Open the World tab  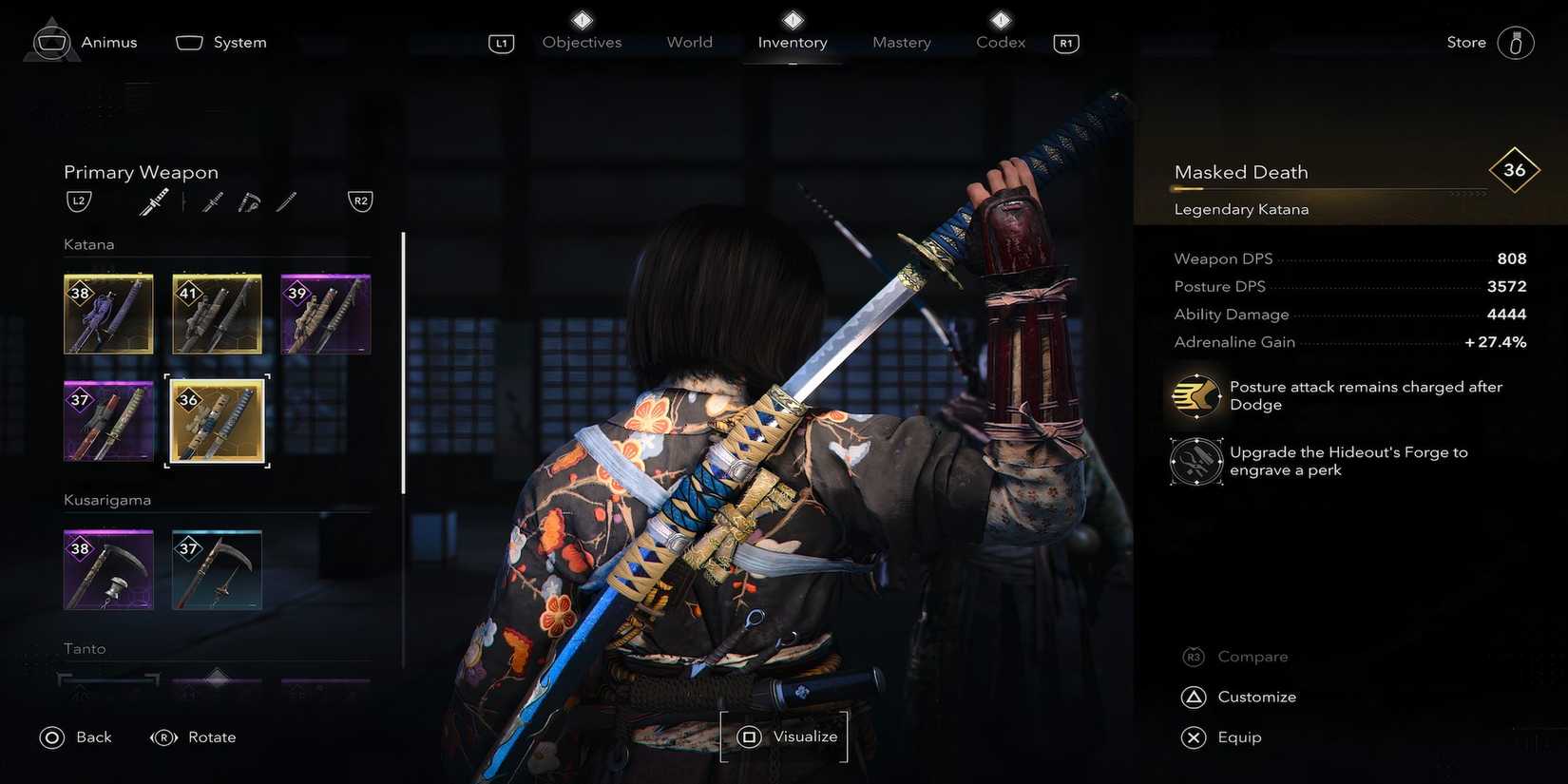pos(689,42)
